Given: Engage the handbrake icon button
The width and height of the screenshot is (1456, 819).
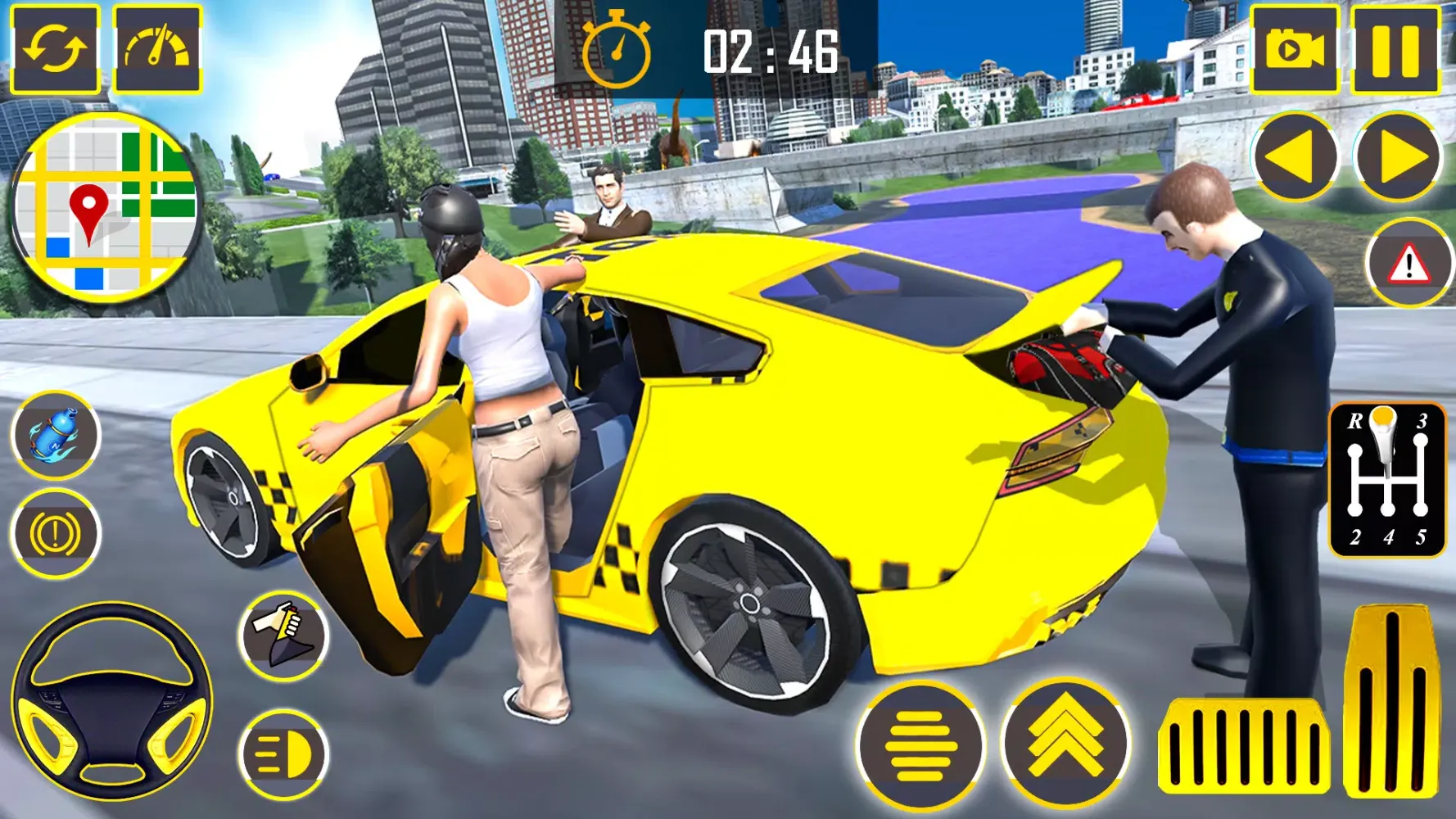Looking at the screenshot, I should [56, 534].
